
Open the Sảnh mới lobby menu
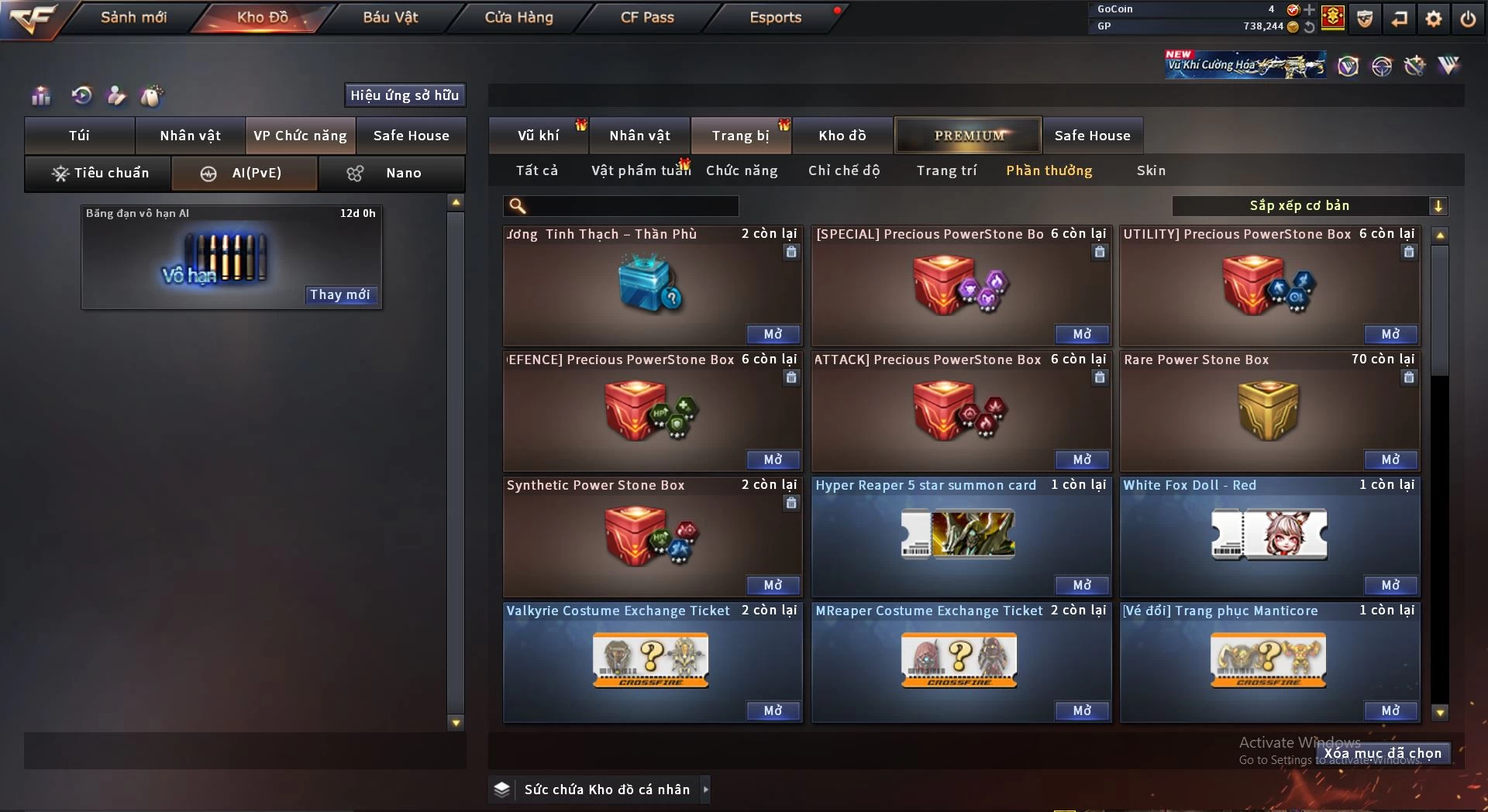point(133,17)
